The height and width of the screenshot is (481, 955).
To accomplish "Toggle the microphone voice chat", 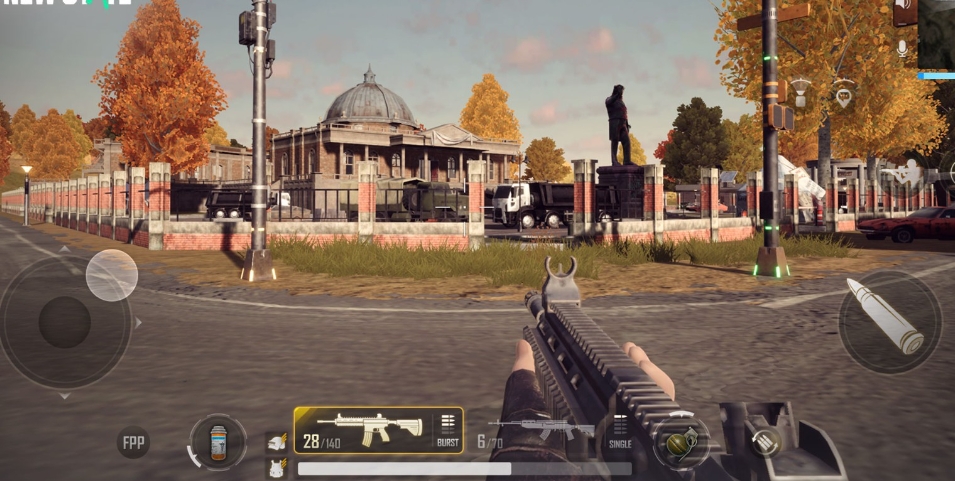I will click(x=903, y=48).
